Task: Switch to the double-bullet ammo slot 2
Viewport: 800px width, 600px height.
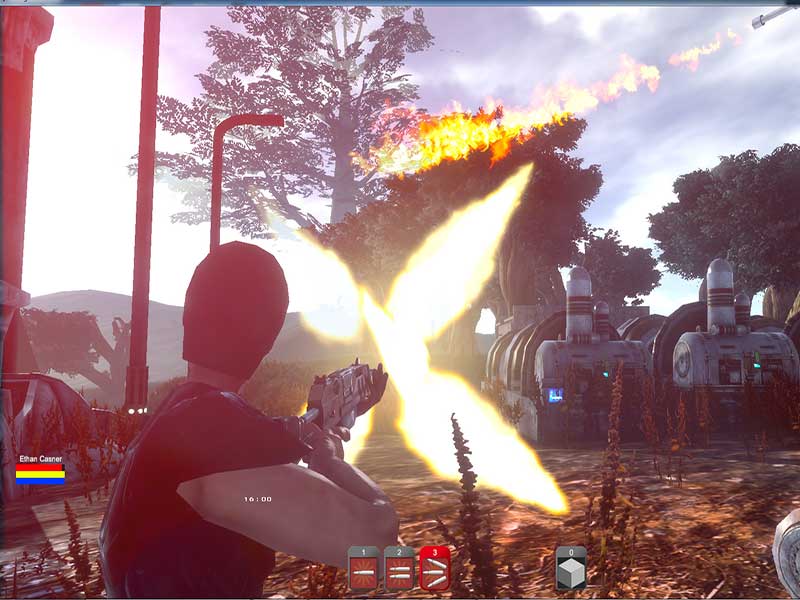Action: 399,569
